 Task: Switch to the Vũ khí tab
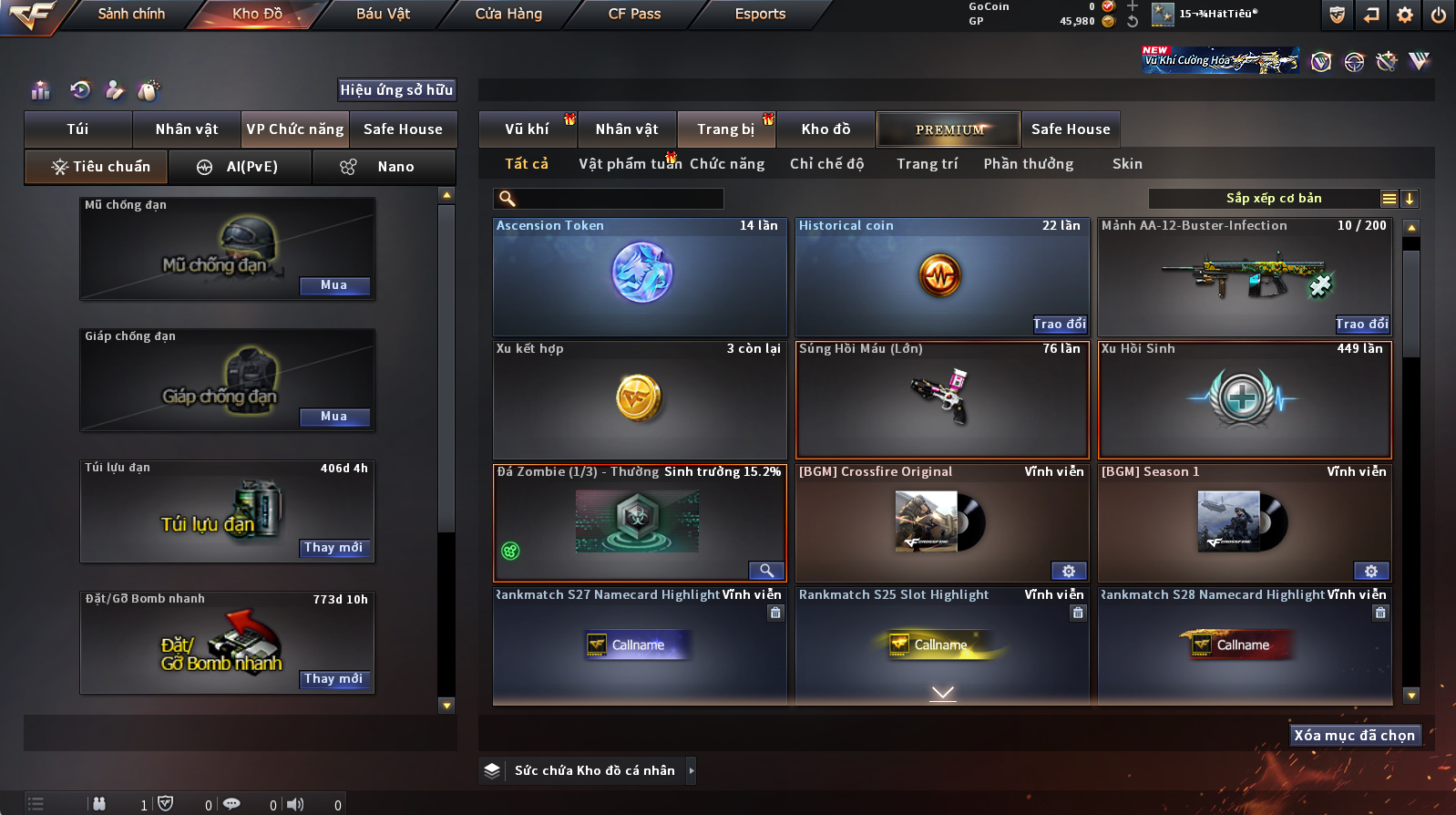click(527, 129)
